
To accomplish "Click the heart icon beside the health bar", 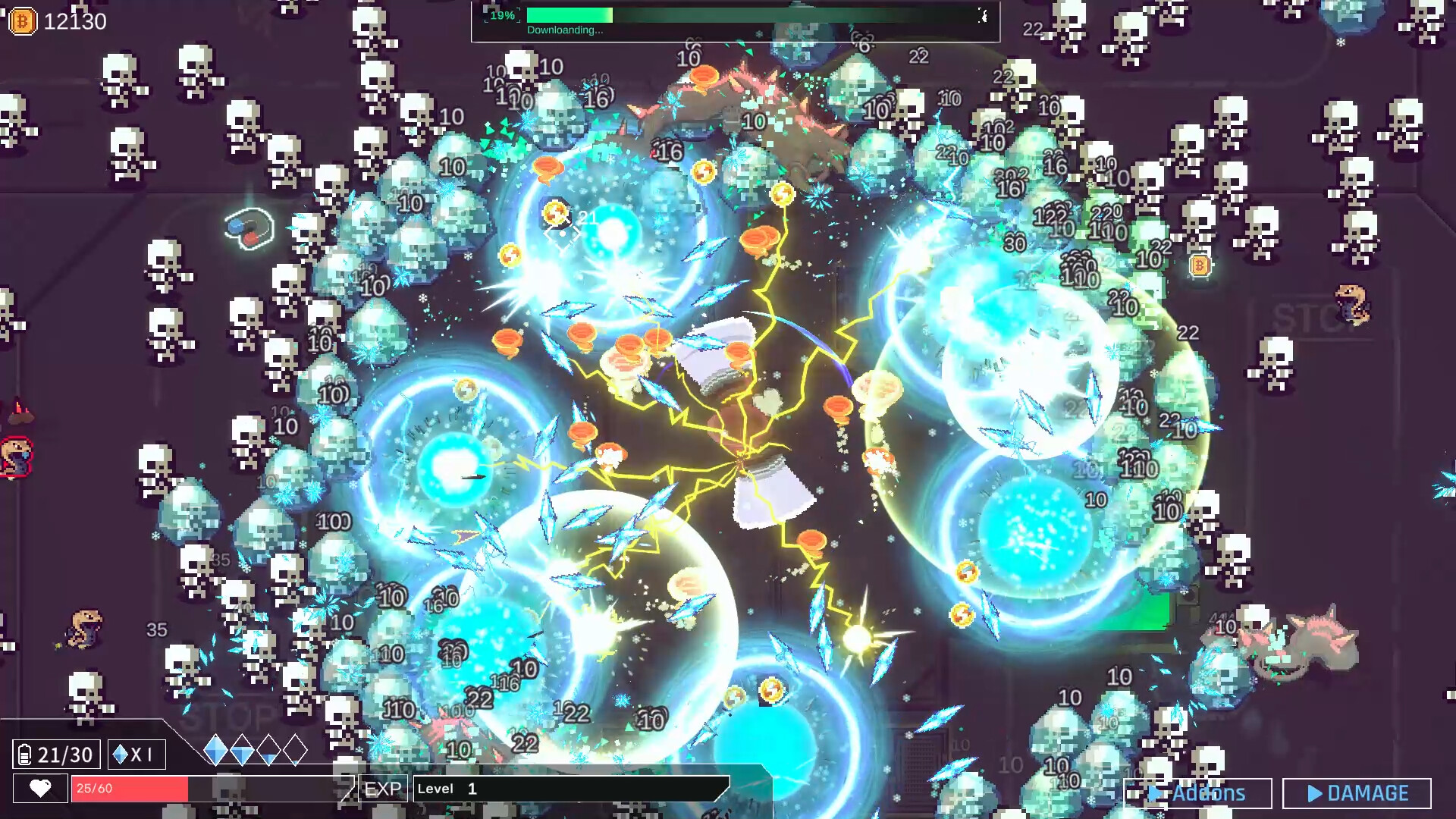I will coord(39,789).
